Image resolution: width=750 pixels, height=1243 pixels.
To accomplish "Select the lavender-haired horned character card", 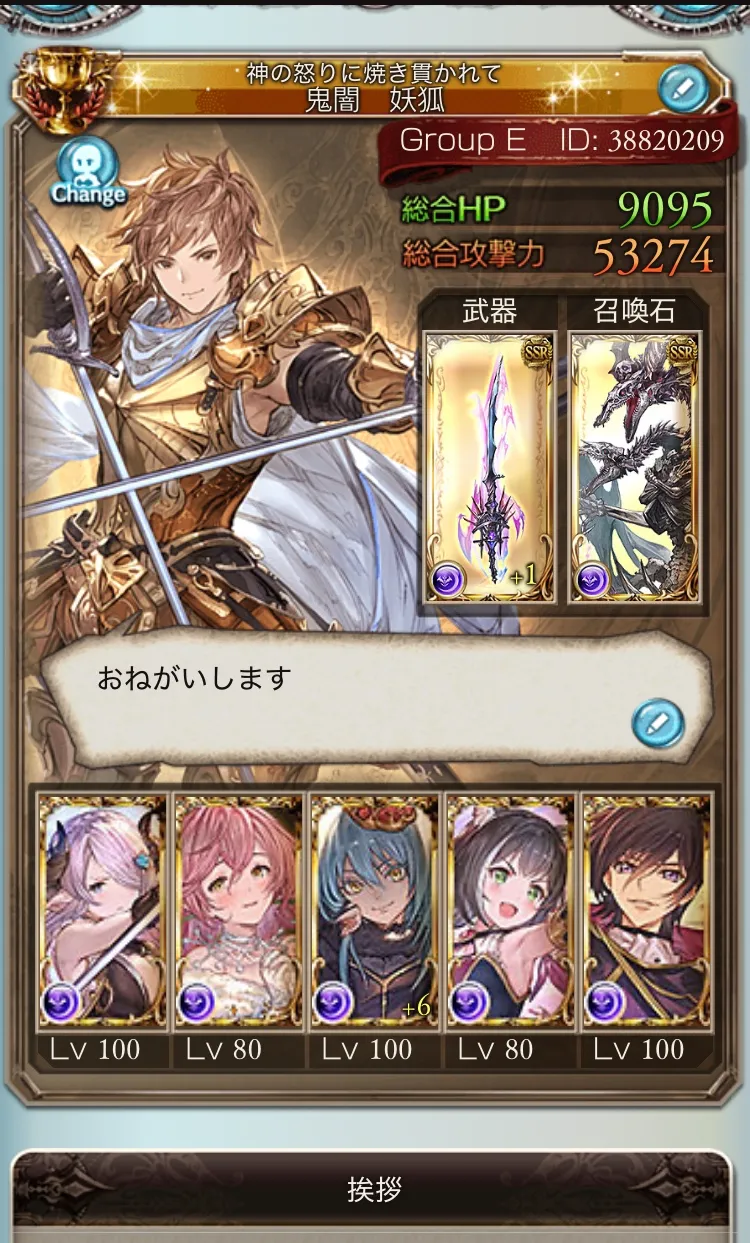I will coord(102,911).
